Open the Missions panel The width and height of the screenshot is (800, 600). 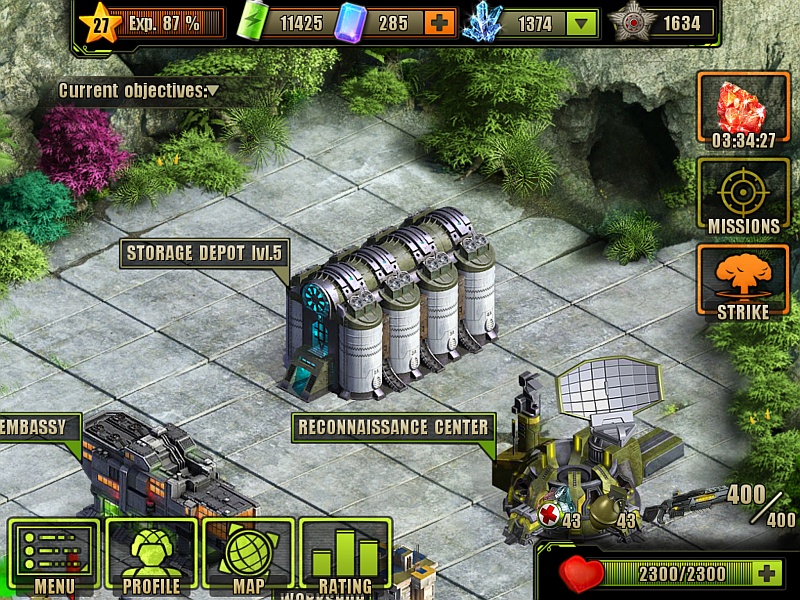tap(743, 196)
